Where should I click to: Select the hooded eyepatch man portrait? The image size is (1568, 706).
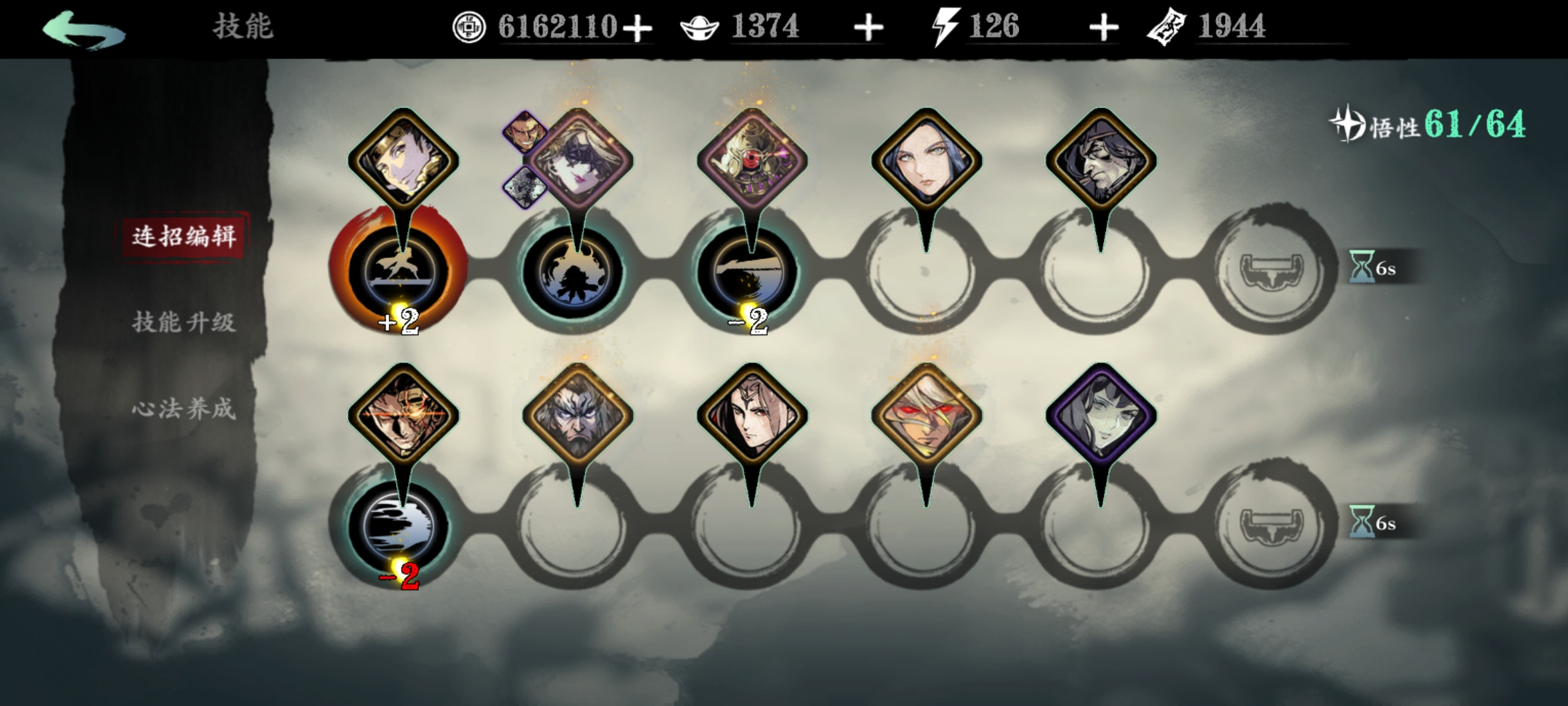tap(1101, 161)
